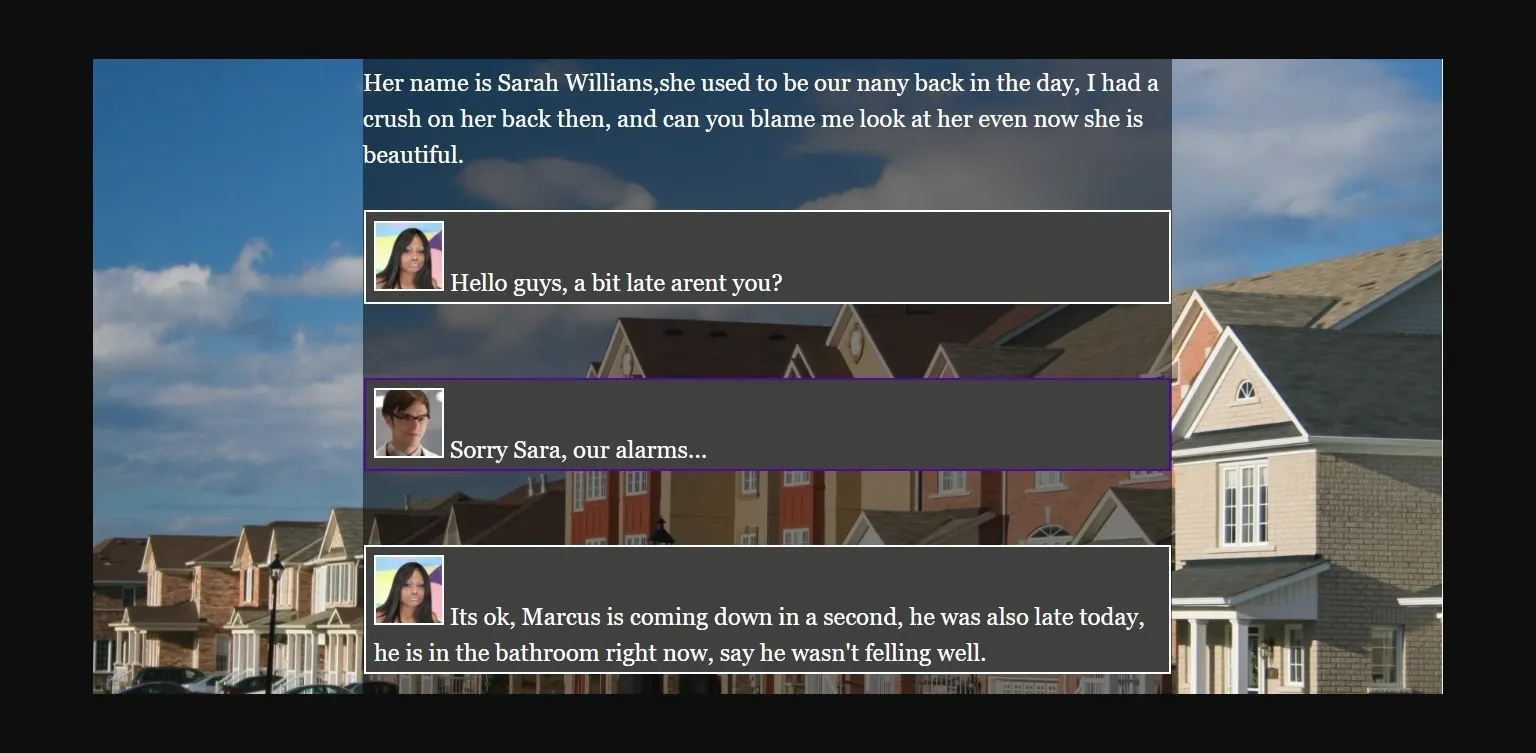Click the highlighted purple border of the active box
The height and width of the screenshot is (753, 1536).
coord(767,377)
